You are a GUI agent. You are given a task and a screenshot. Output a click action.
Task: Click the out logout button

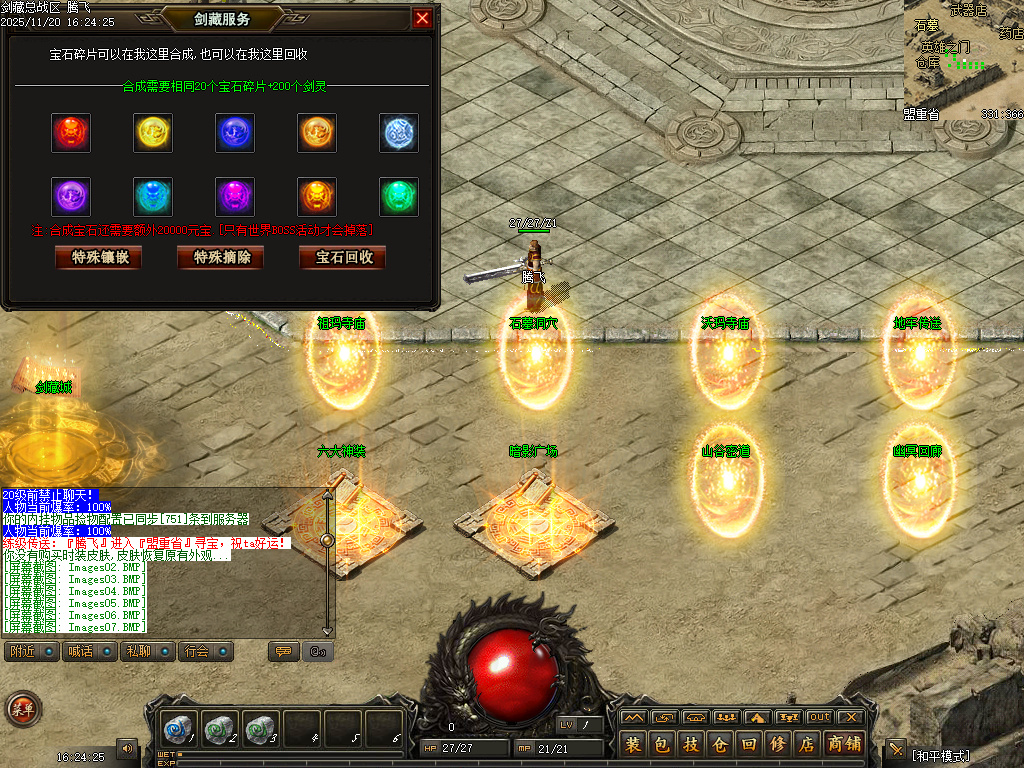click(820, 717)
